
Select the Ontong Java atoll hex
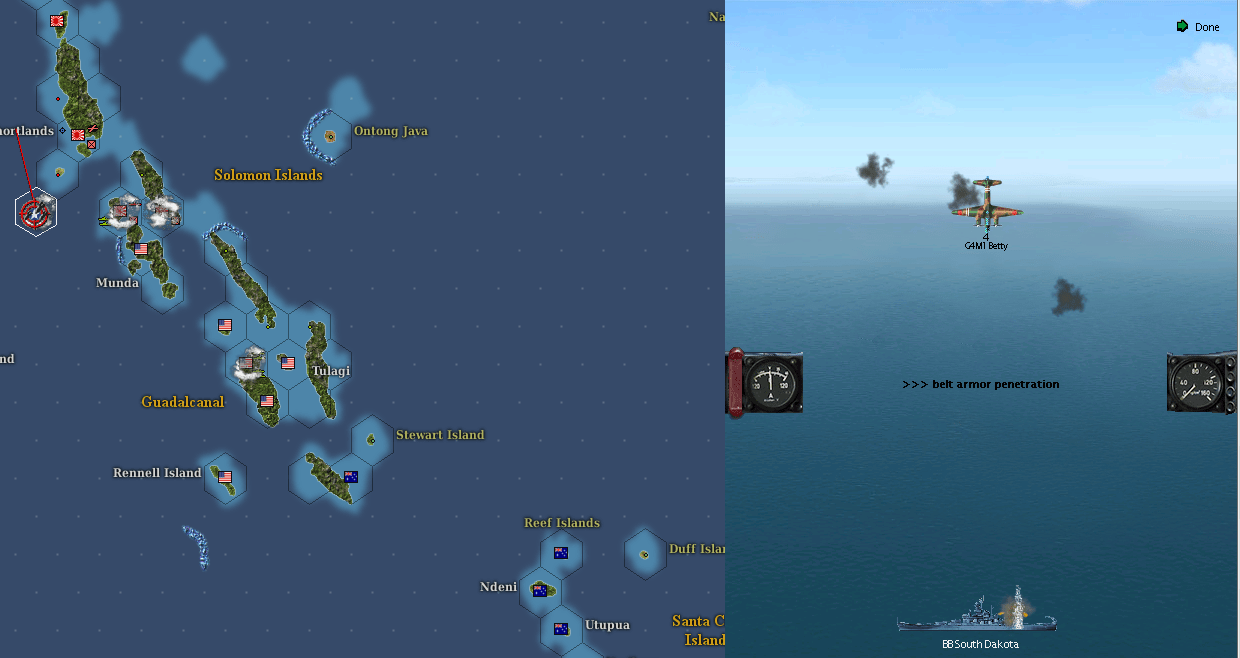coord(330,136)
